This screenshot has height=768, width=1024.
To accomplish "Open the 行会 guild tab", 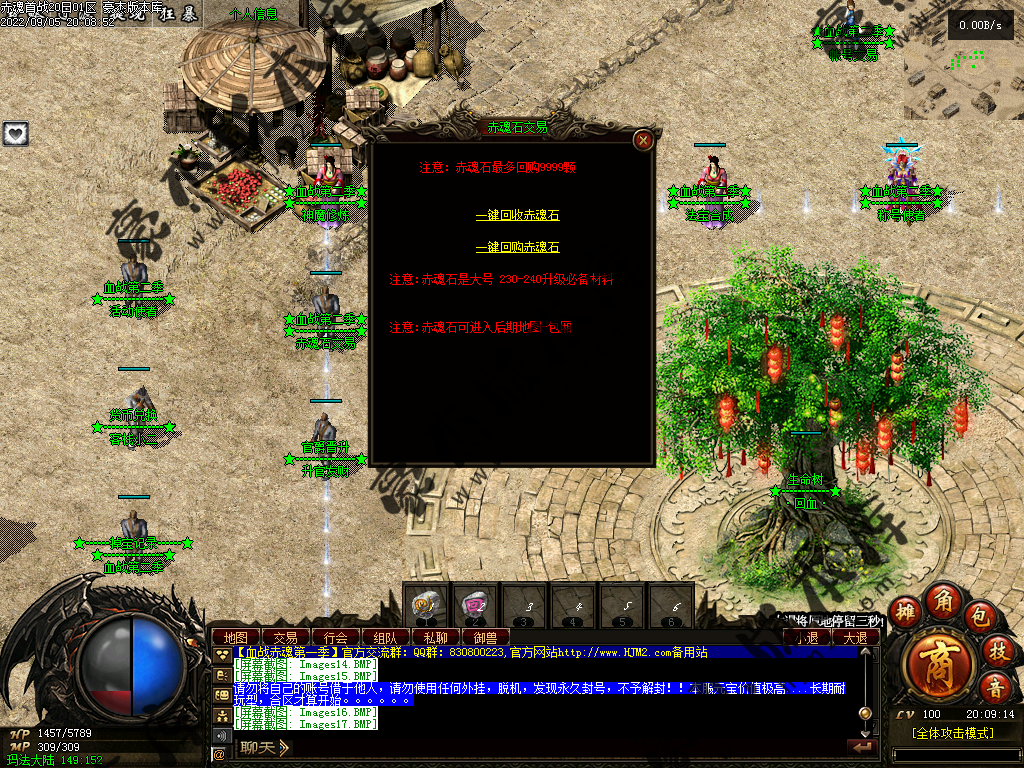I will pos(336,637).
